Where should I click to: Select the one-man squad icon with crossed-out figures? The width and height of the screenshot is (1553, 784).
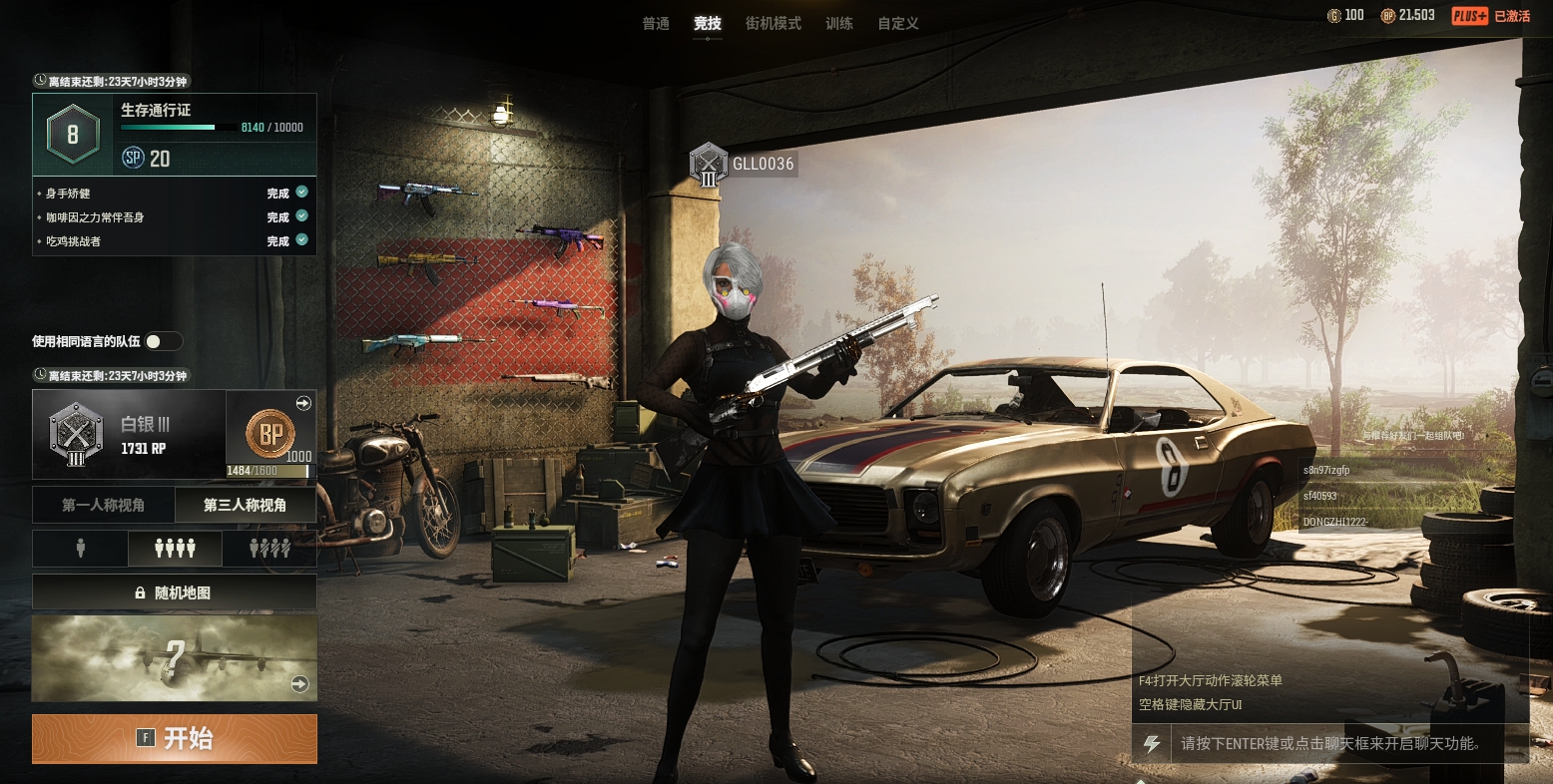pos(269,549)
